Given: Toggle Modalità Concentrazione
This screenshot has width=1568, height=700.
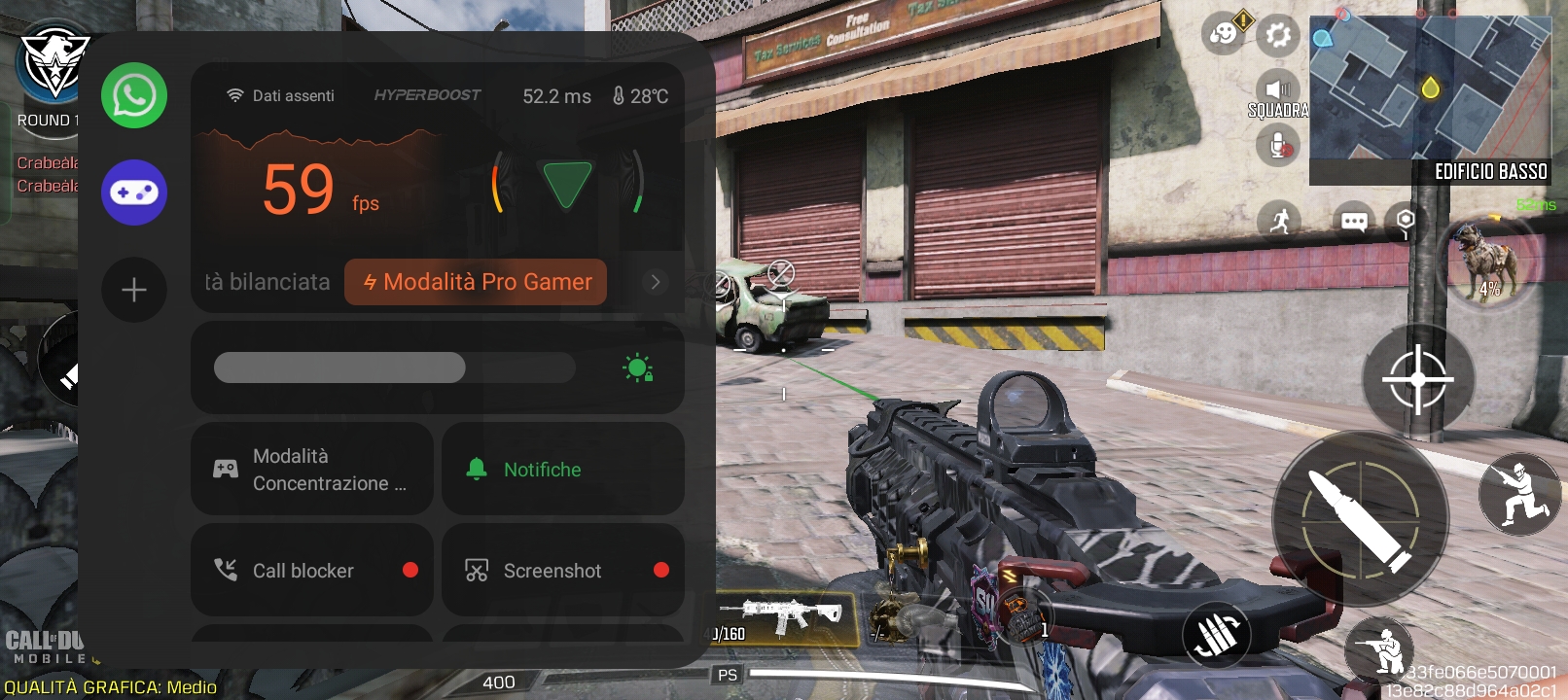Looking at the screenshot, I should click(312, 470).
